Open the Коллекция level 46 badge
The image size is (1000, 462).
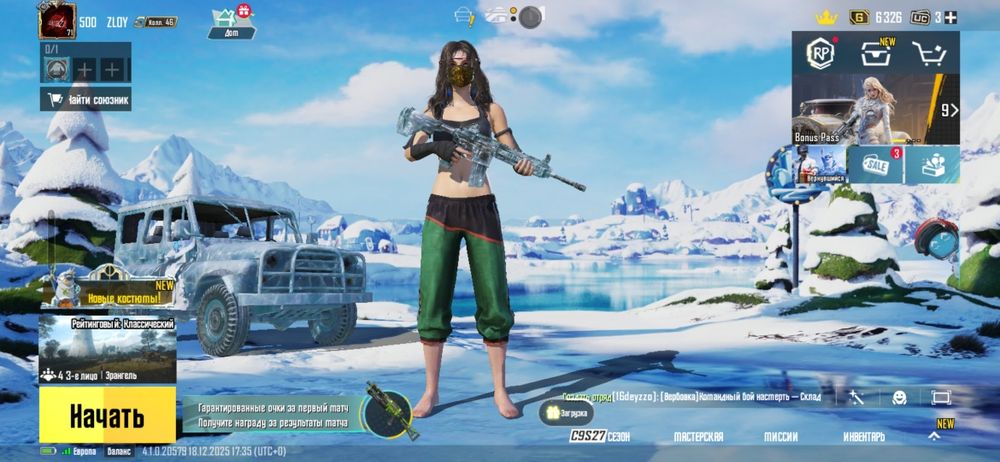(x=156, y=21)
